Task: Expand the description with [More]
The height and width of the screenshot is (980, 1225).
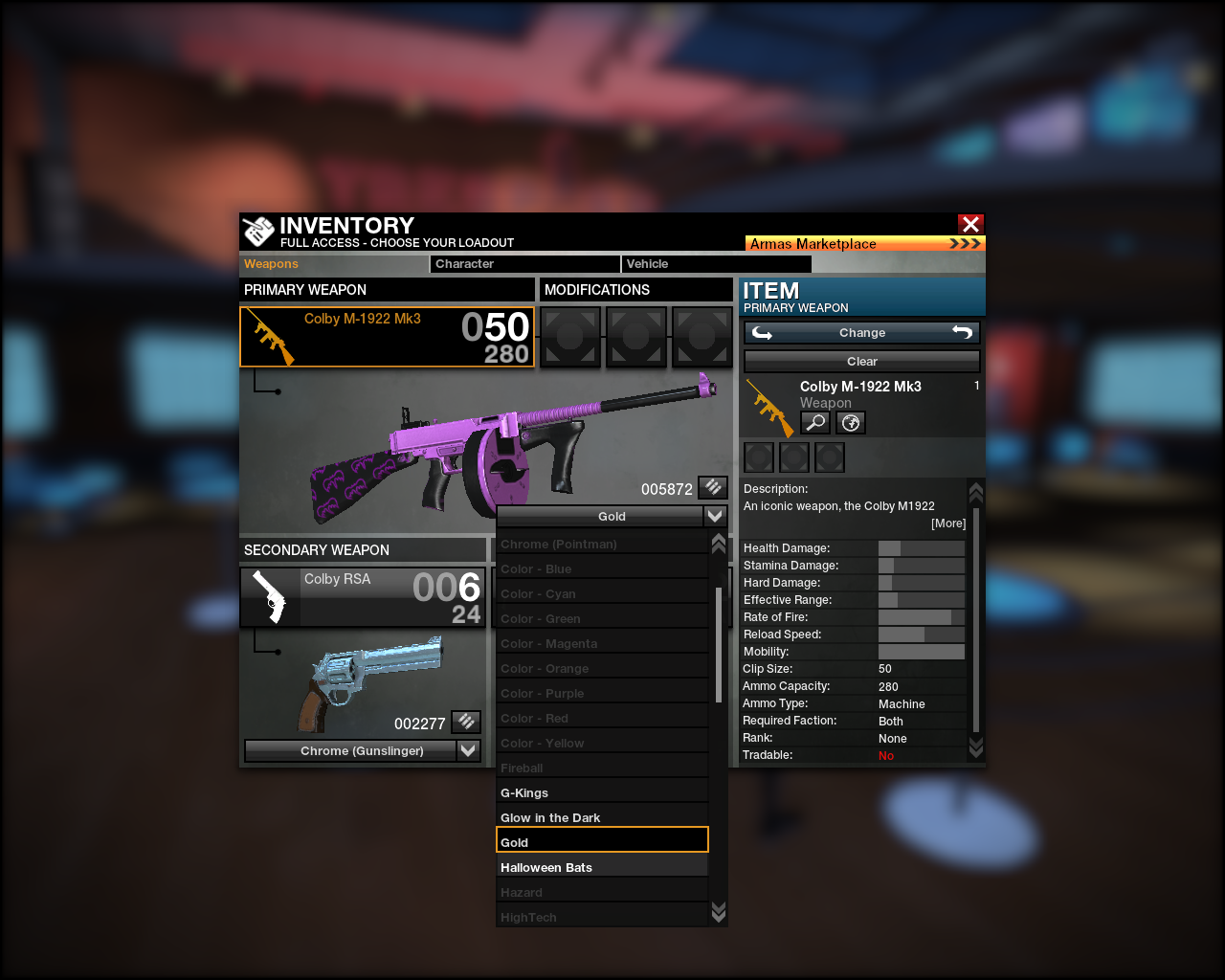Action: (948, 523)
